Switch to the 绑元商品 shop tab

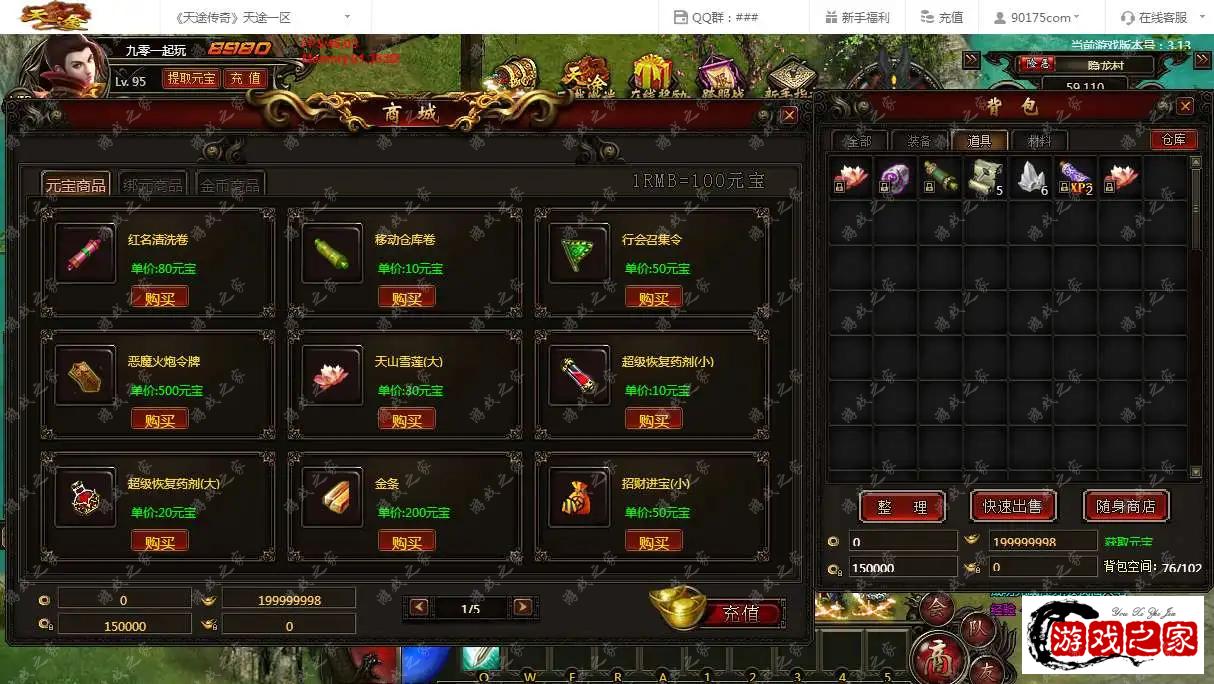(x=153, y=185)
